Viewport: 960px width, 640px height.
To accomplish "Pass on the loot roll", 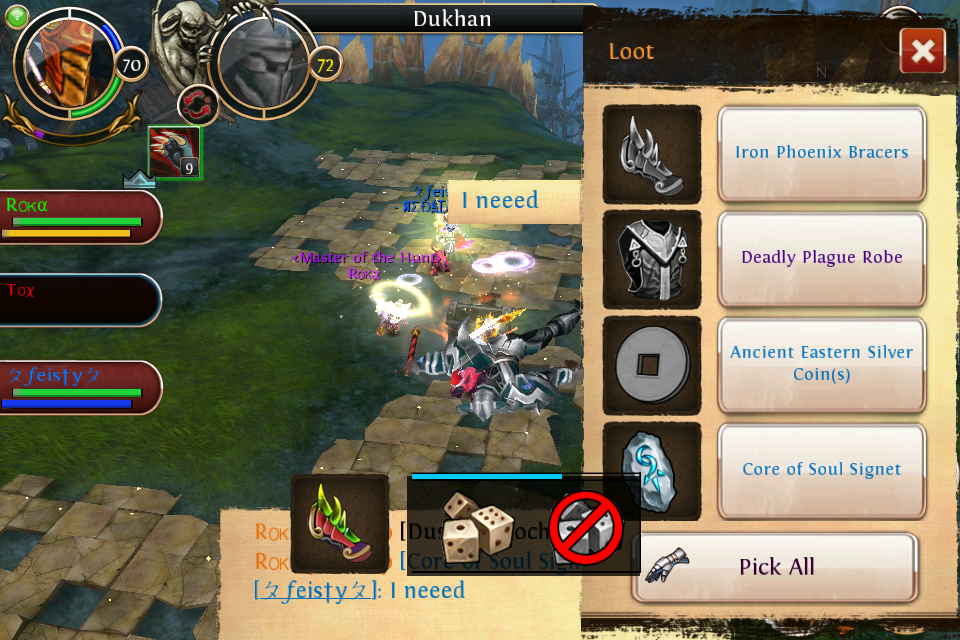I will point(587,526).
